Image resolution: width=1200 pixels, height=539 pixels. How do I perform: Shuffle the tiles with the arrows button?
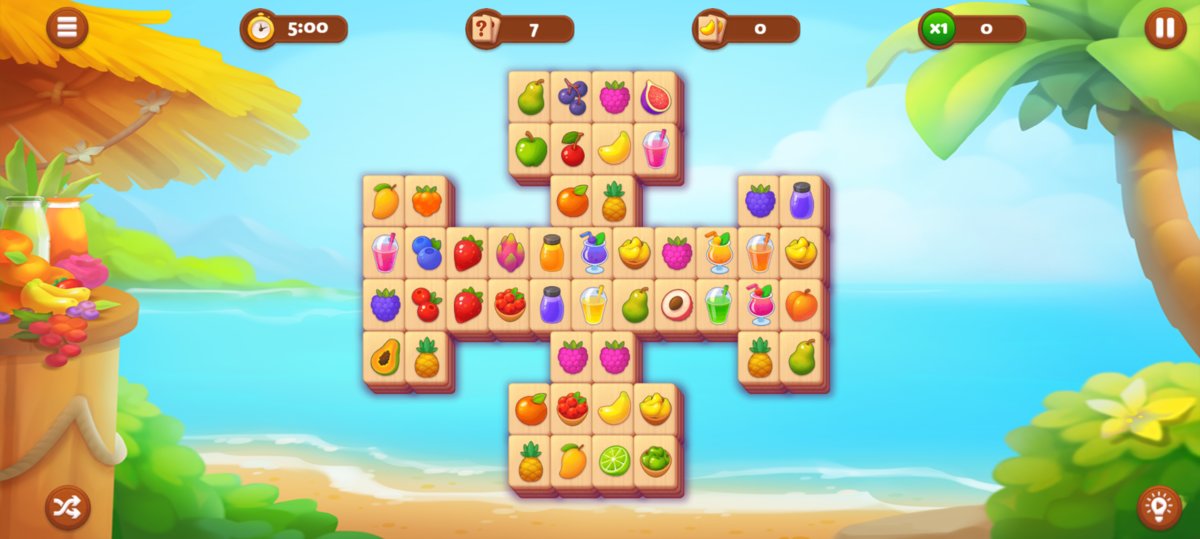coord(67,507)
